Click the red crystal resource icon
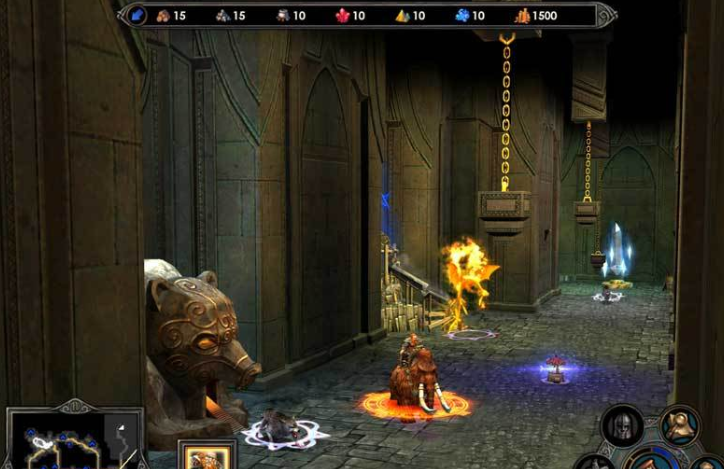 point(341,15)
